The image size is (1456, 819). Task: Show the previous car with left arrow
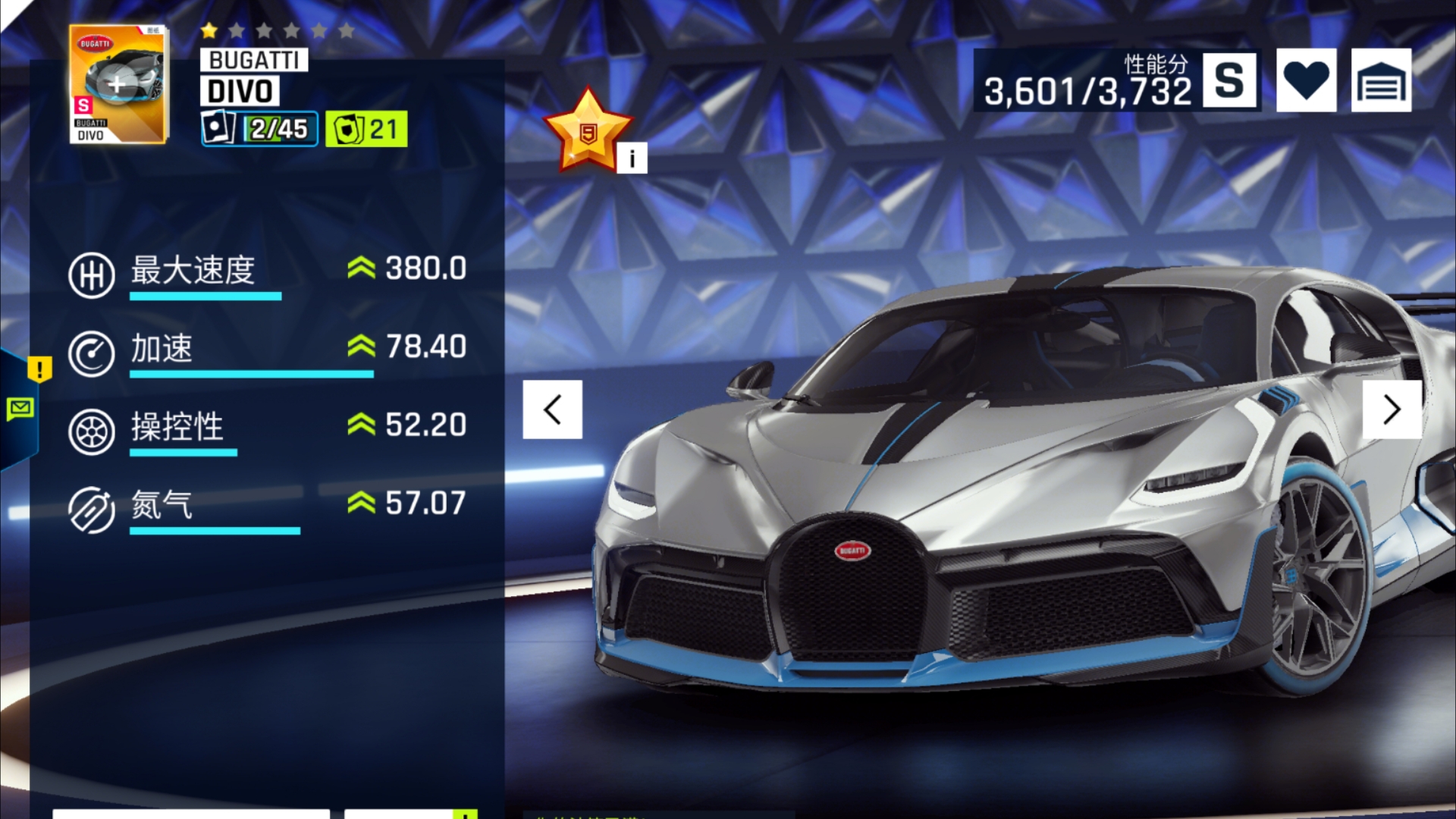coord(552,409)
